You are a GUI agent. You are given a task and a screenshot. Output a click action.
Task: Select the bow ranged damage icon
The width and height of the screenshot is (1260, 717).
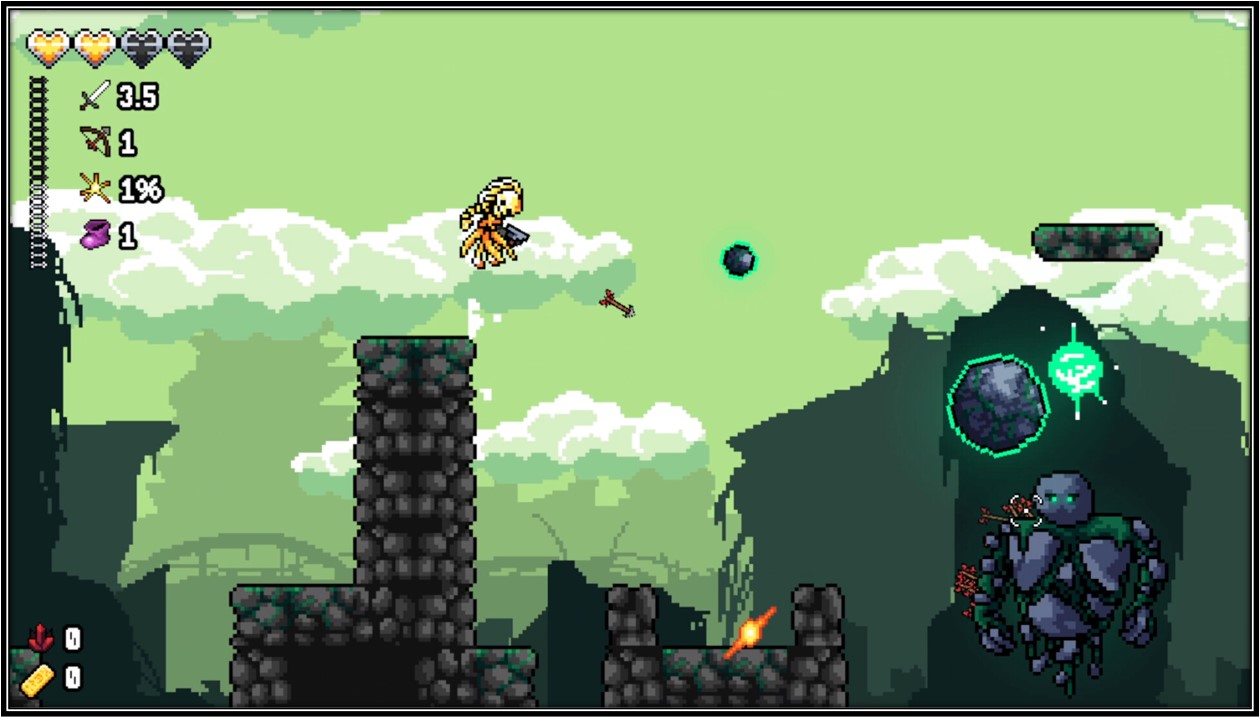pos(95,141)
